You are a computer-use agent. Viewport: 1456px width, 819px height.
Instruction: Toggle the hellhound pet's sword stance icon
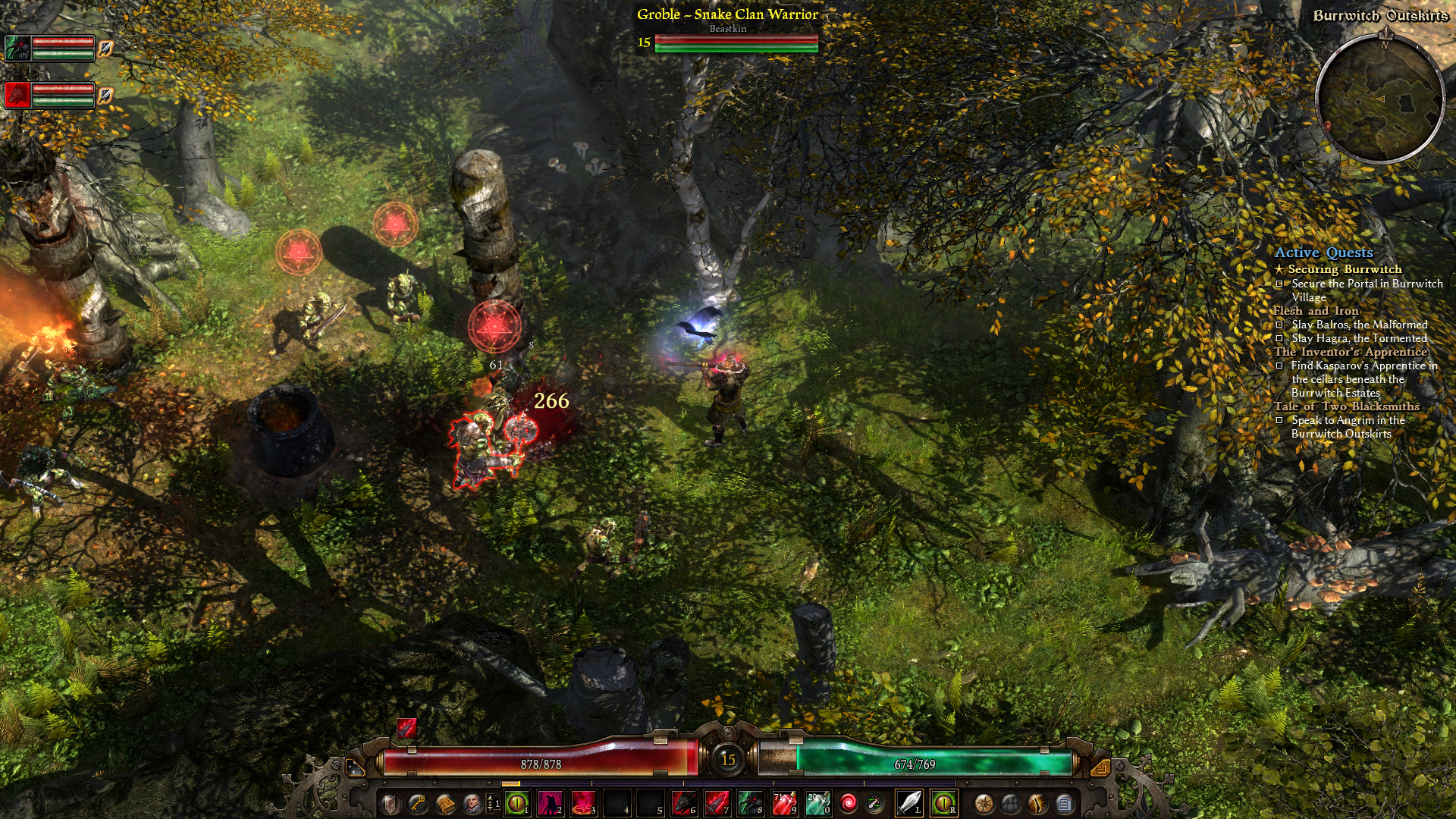(105, 96)
